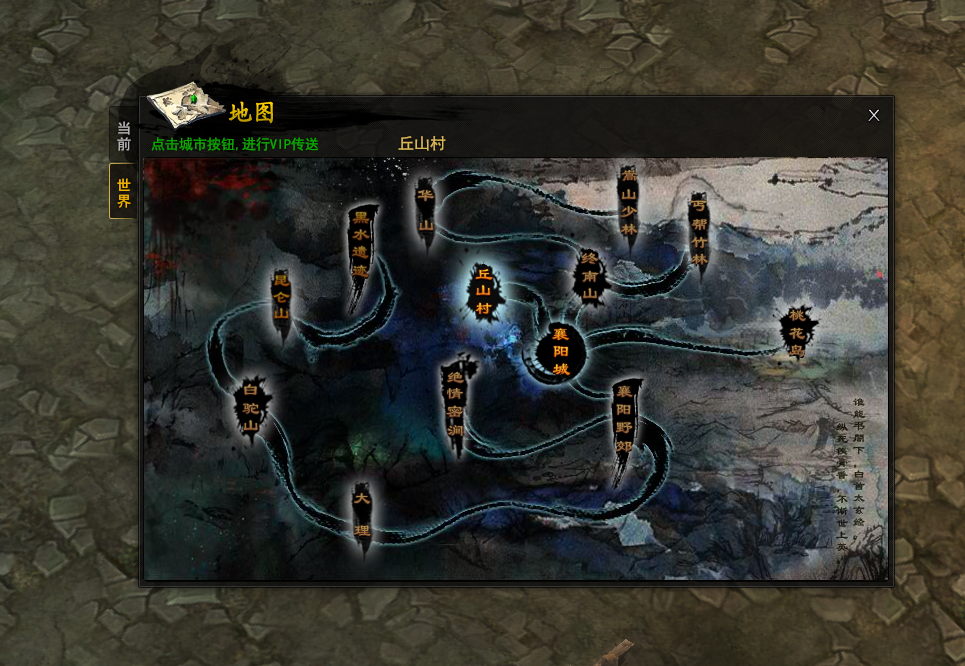965x666 pixels.
Task: Select the 丐帮竹林 location marker
Action: [x=699, y=232]
